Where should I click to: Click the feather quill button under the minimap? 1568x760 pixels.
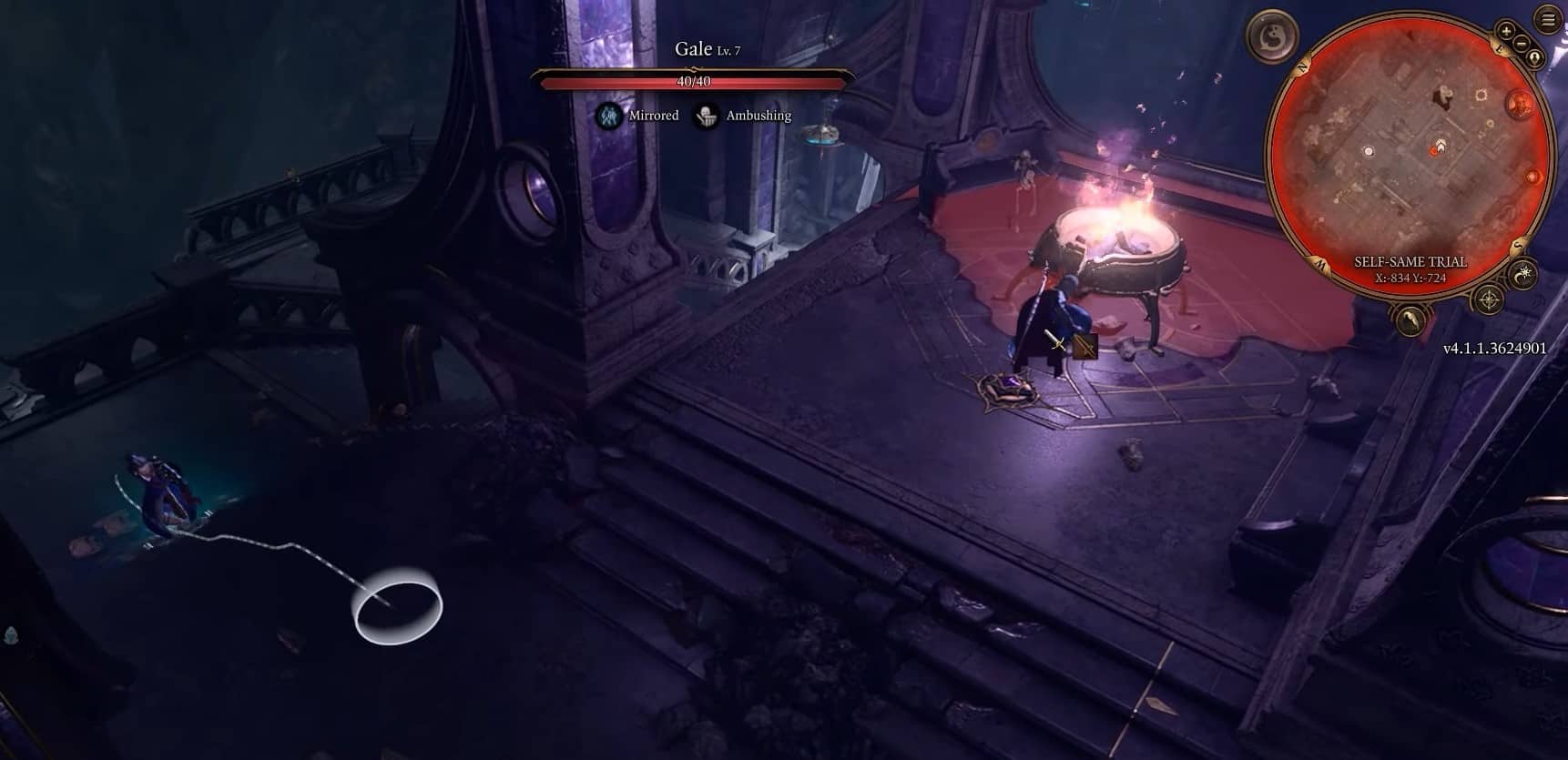point(1410,319)
